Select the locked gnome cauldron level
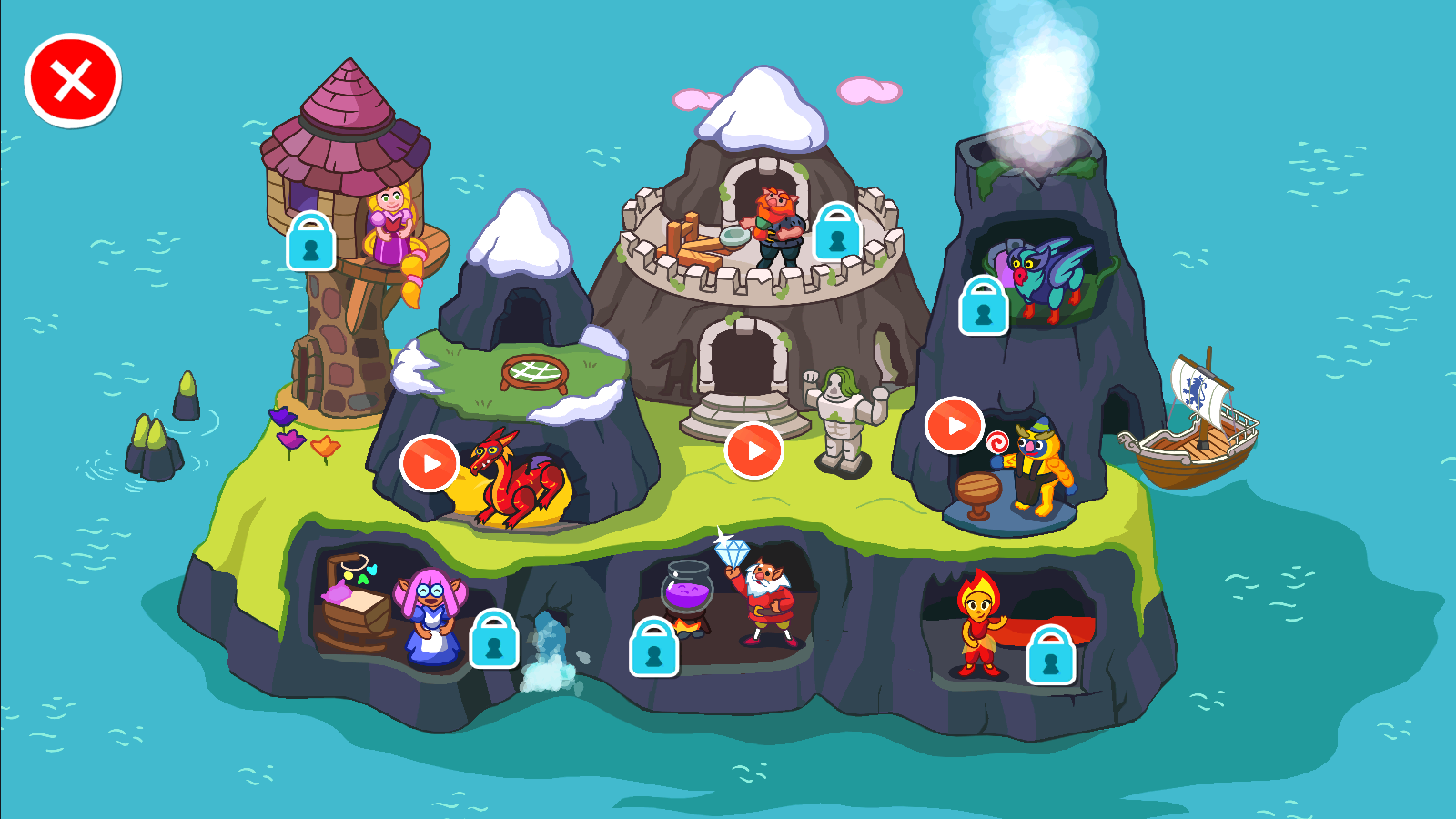The image size is (1456, 819). (654, 648)
